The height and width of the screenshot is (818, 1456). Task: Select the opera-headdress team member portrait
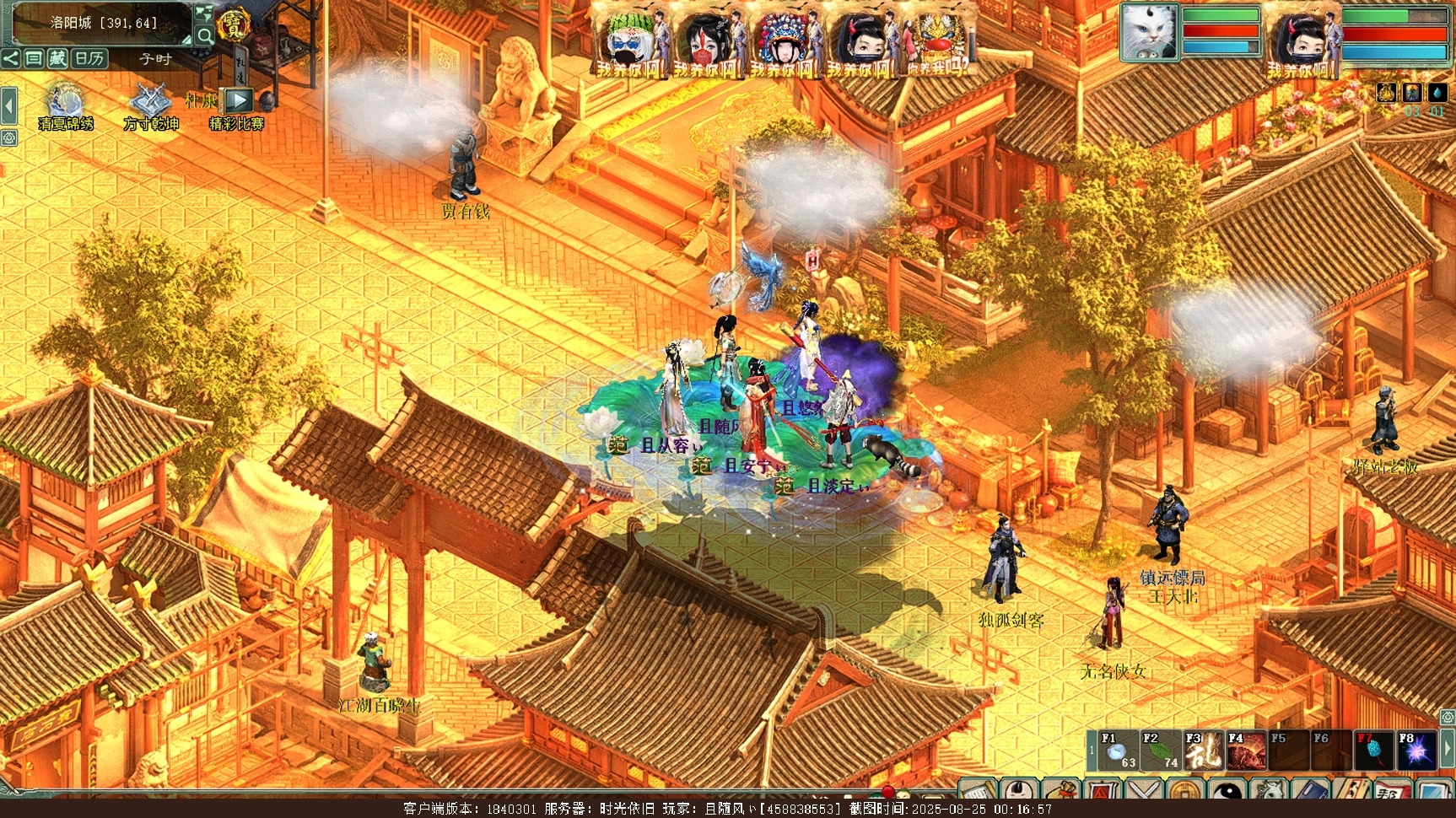(783, 40)
